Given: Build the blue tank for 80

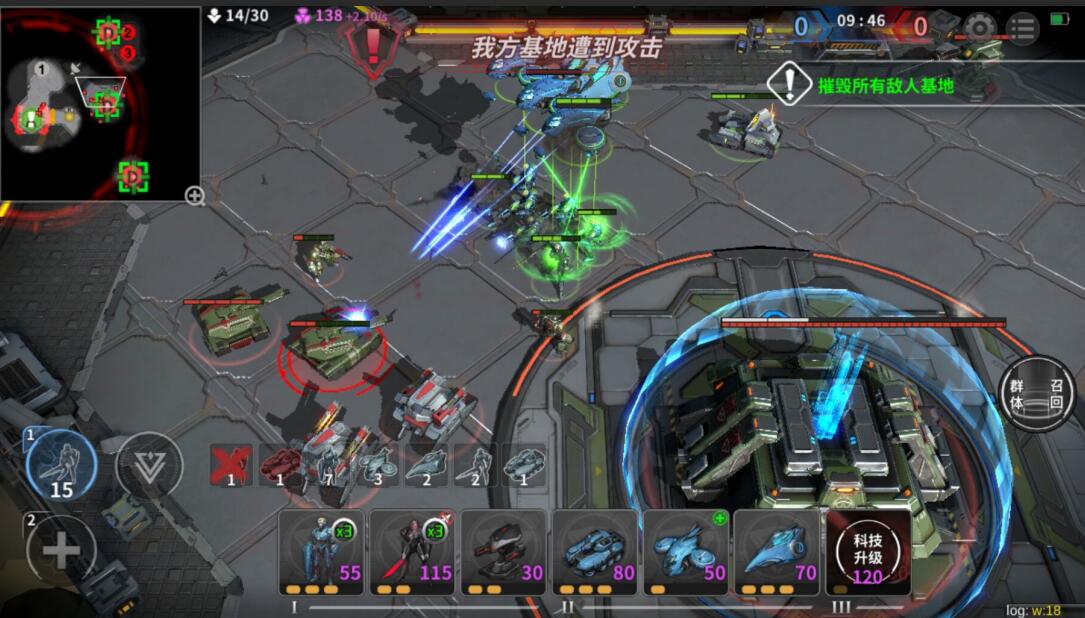Looking at the screenshot, I should pos(594,552).
